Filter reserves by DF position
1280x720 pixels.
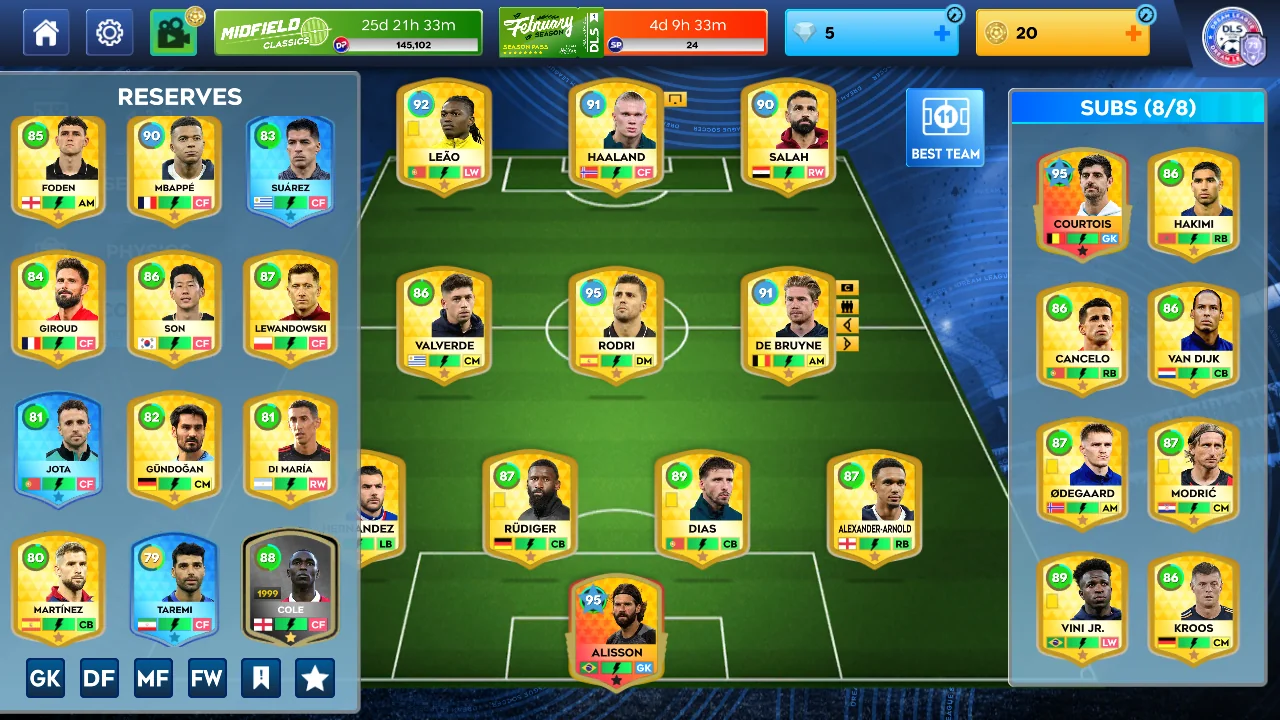(99, 679)
